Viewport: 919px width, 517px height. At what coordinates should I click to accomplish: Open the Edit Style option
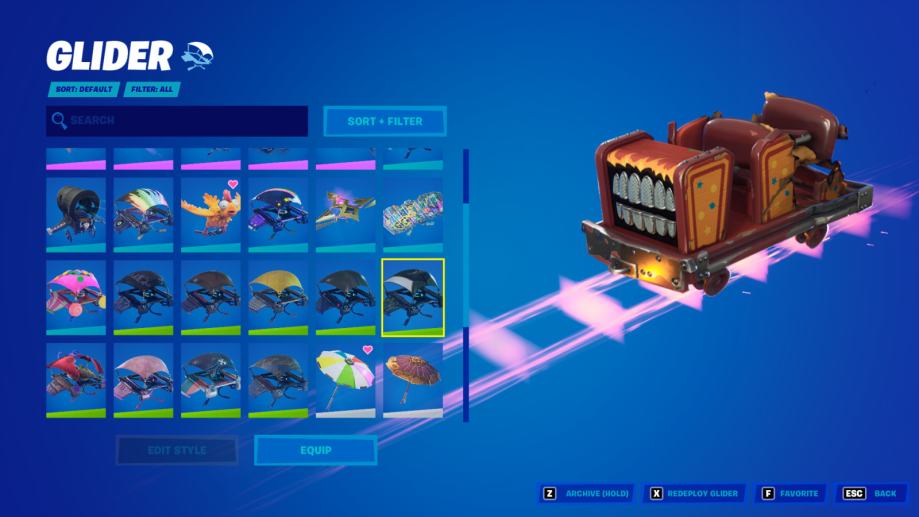pyautogui.click(x=177, y=450)
